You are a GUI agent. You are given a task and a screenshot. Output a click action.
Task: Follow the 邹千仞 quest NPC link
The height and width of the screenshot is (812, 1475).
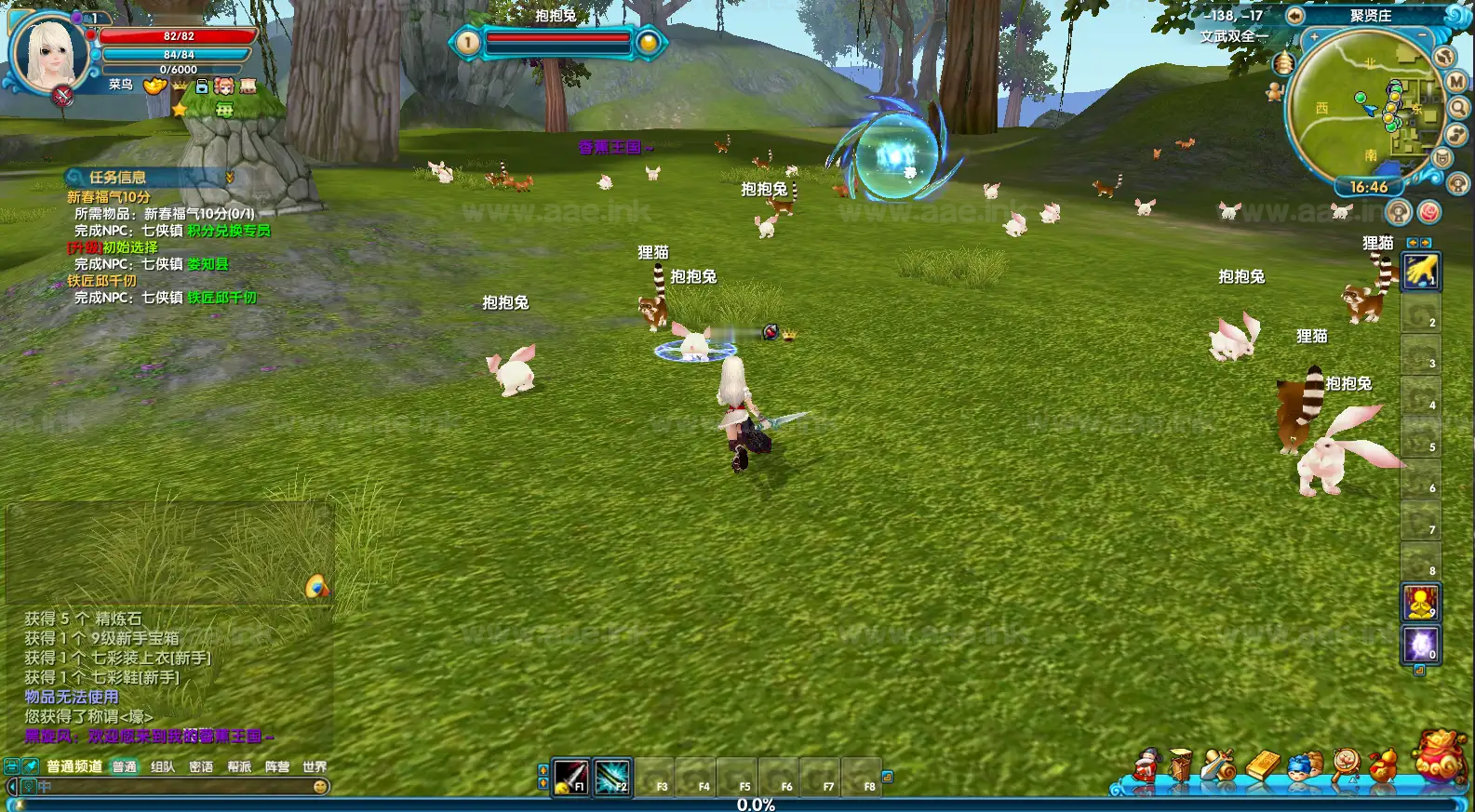221,298
